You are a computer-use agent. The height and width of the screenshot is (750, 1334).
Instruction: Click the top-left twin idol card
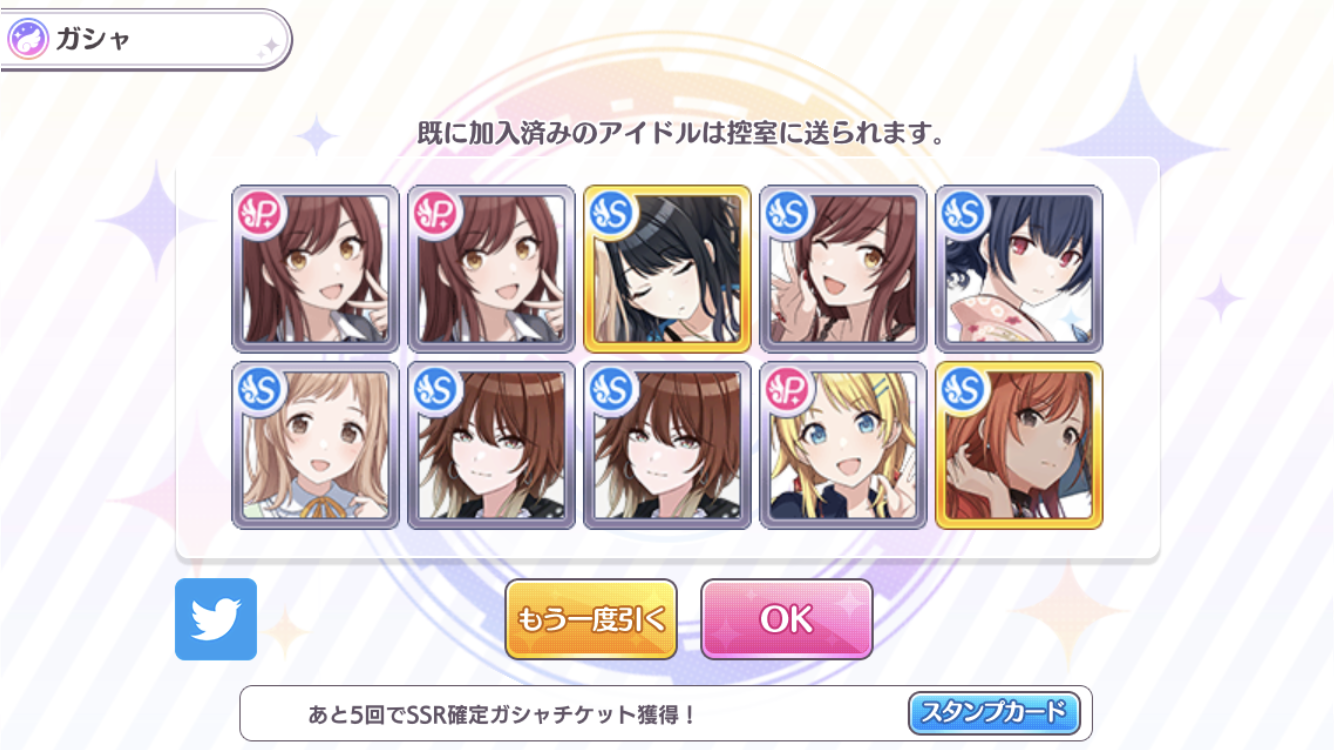pyautogui.click(x=315, y=265)
